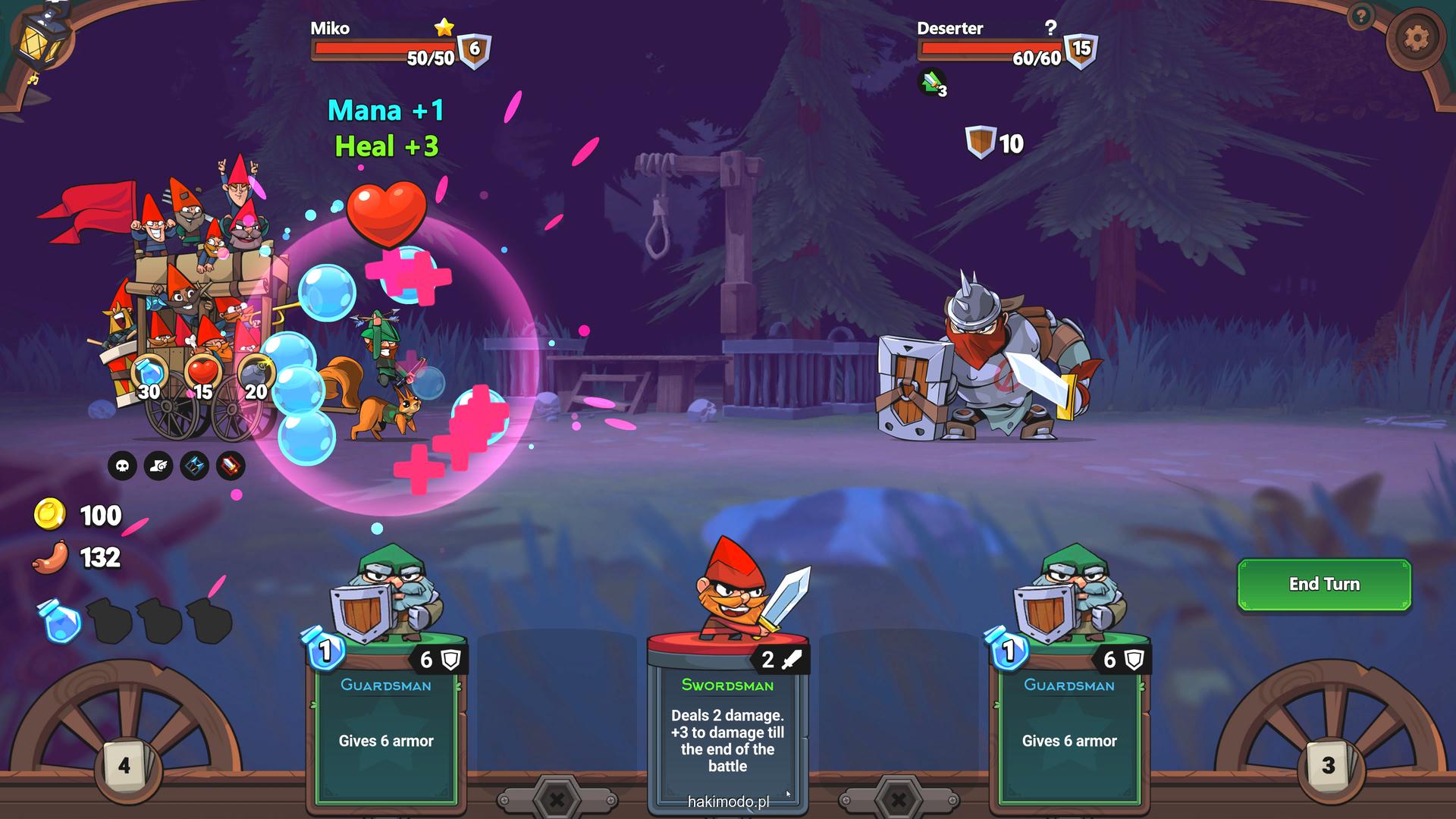This screenshot has width=1456, height=819.
Task: Inspect the sword in red frame icon
Action: click(x=231, y=466)
